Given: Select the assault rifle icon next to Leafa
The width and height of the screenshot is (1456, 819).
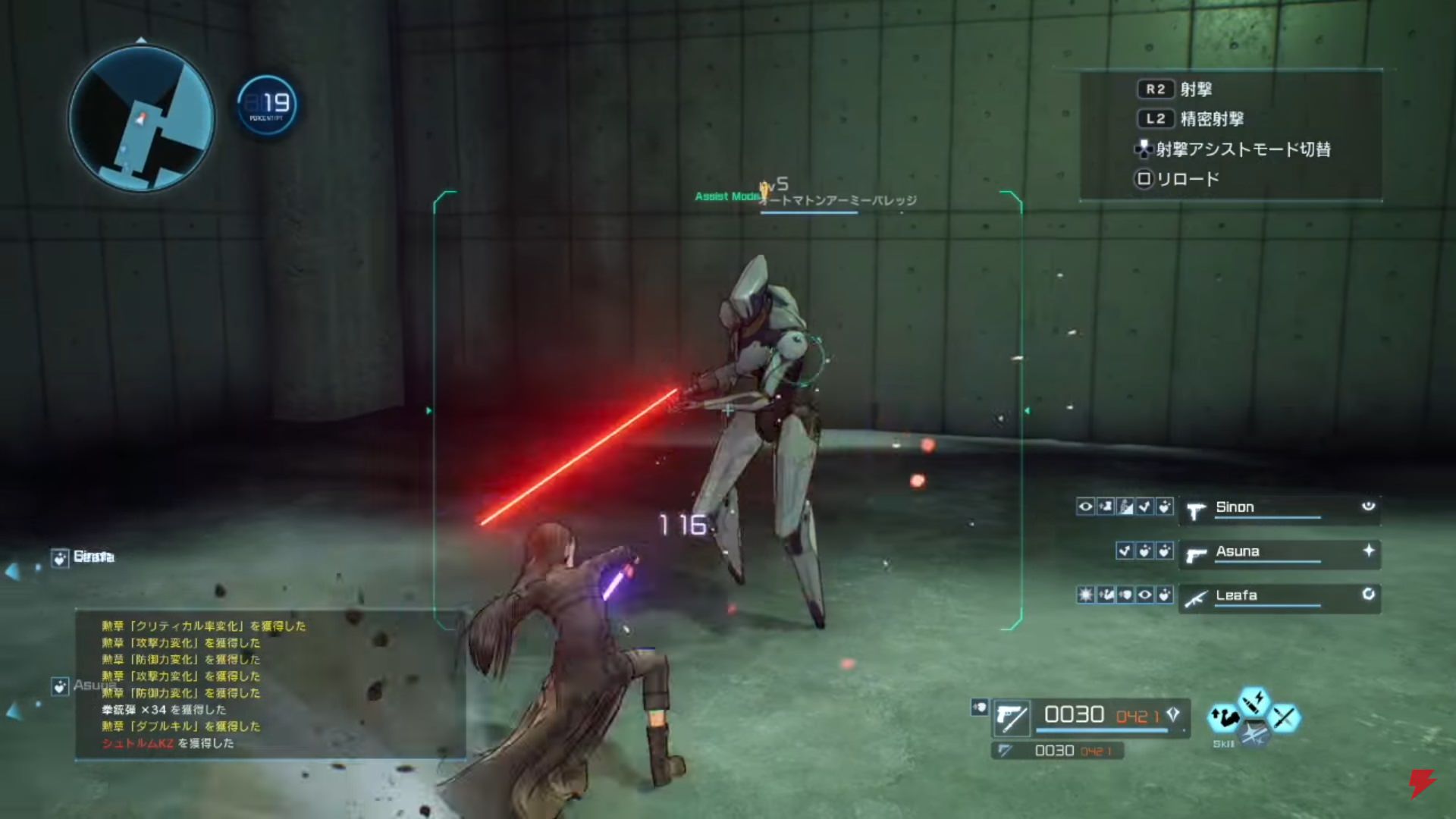Looking at the screenshot, I should pos(1195,598).
